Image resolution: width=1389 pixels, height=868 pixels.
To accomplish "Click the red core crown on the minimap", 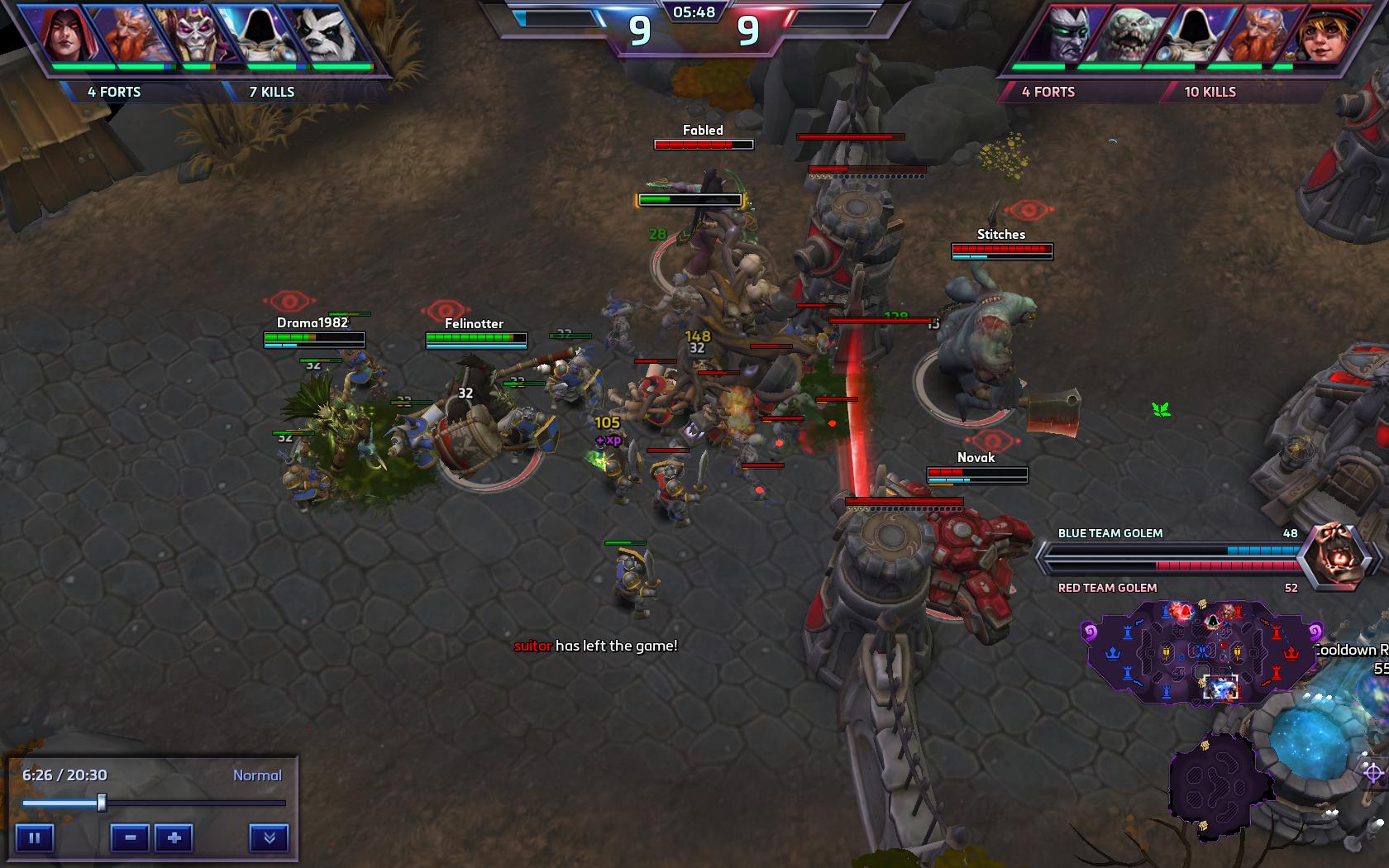I will [x=1291, y=654].
